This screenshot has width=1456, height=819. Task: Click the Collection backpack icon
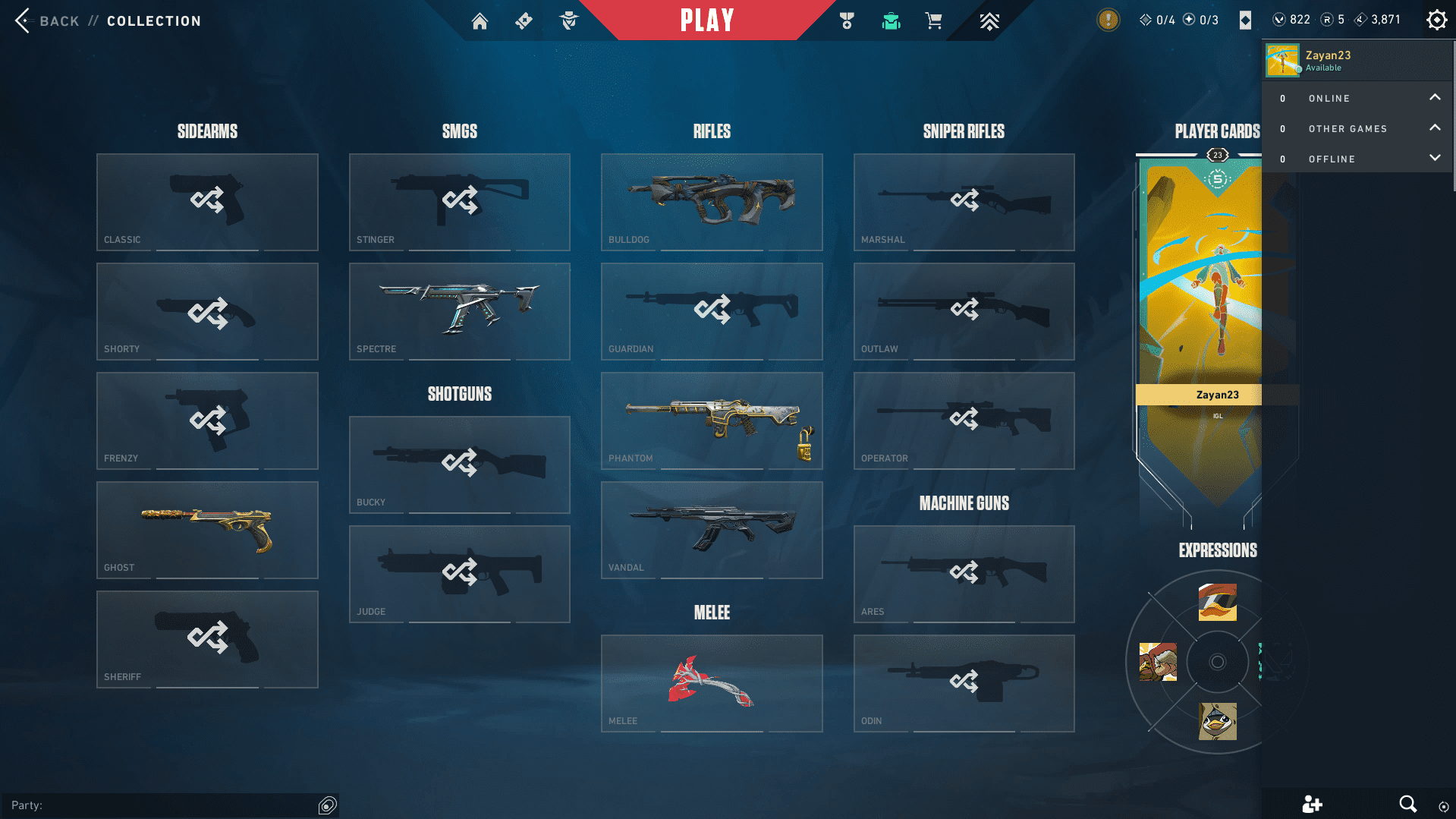click(891, 20)
